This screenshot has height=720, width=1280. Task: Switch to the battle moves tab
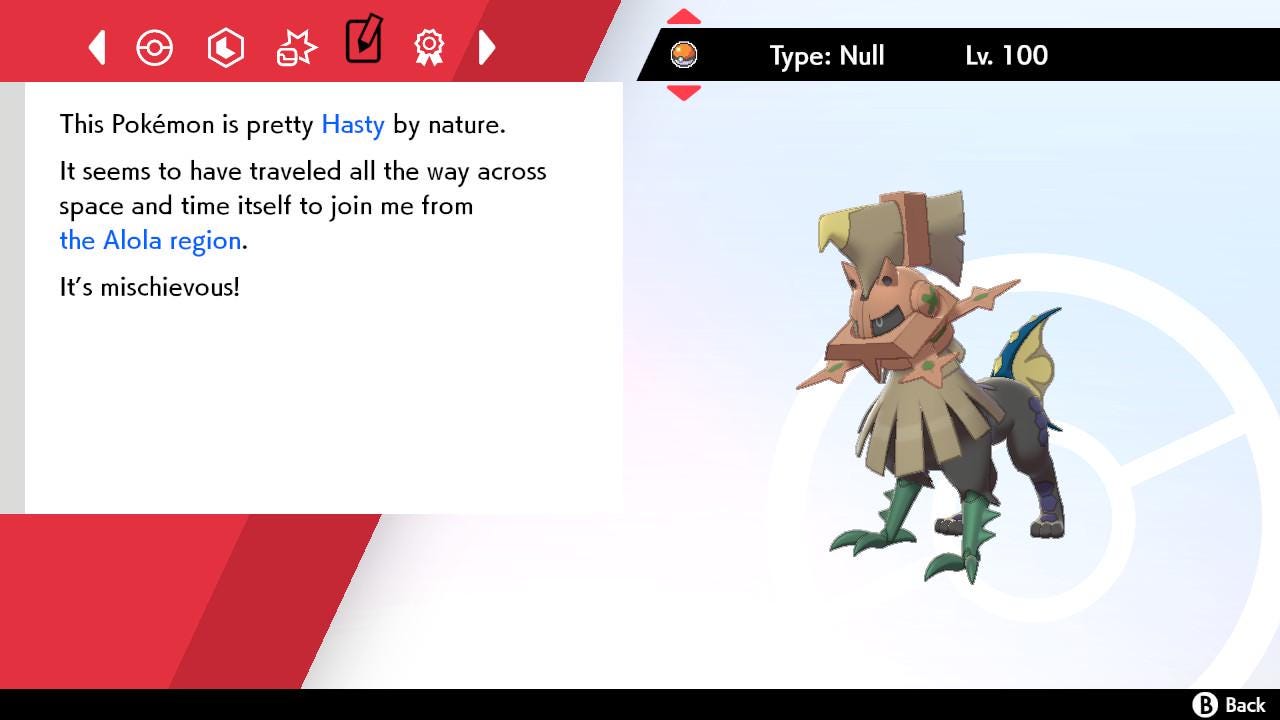295,47
